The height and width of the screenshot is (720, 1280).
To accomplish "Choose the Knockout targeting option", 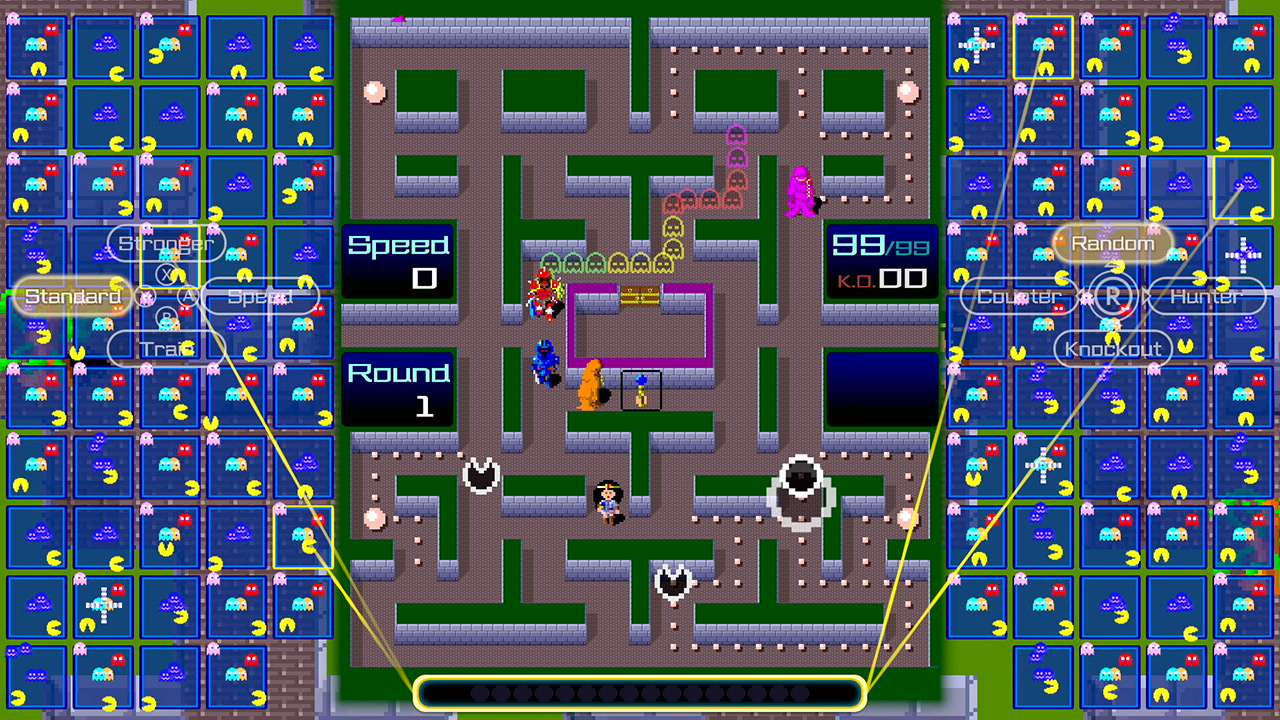I will click(1113, 349).
